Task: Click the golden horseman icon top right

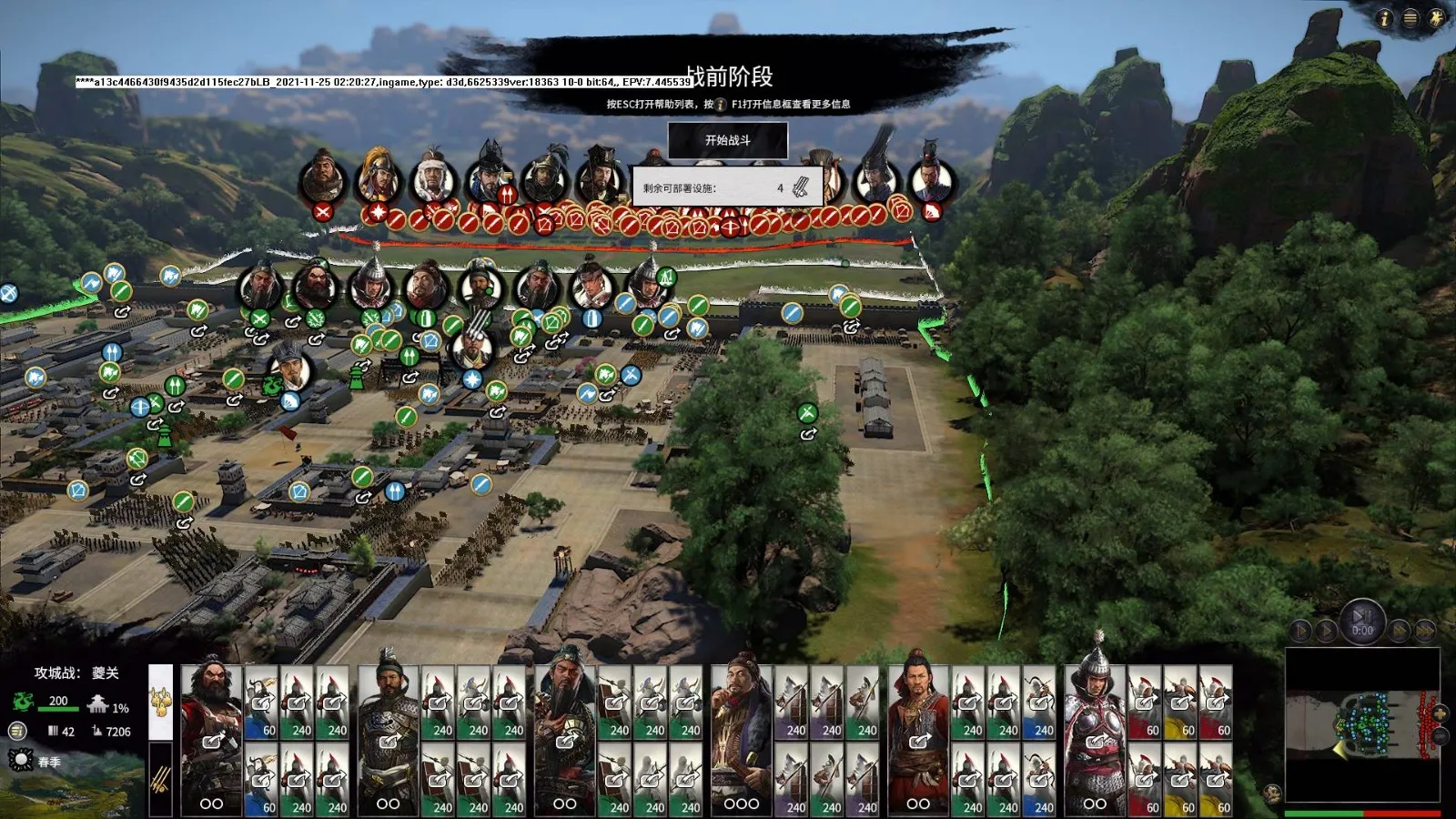Action: pos(1437,18)
